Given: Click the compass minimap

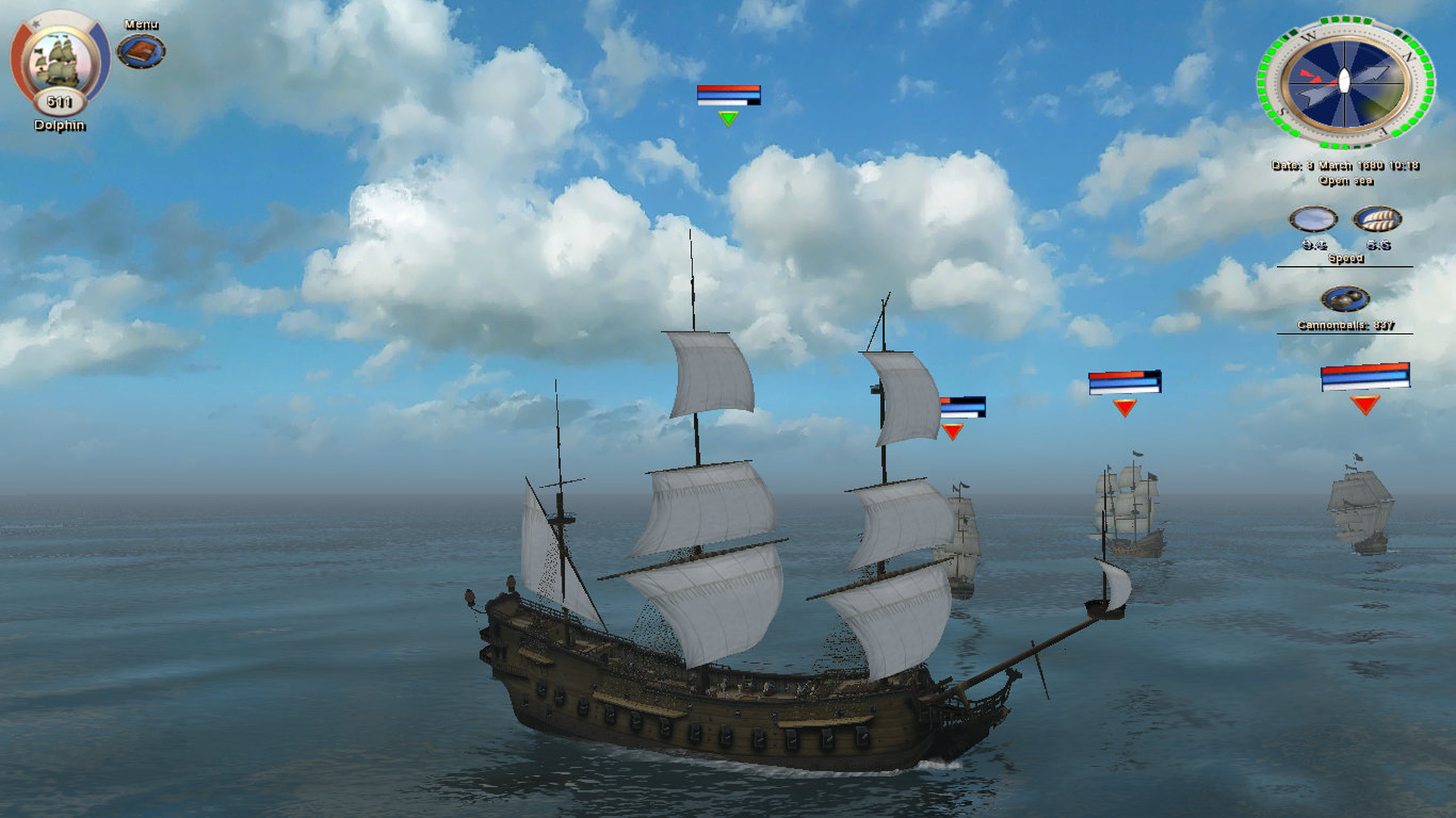Looking at the screenshot, I should [x=1345, y=82].
